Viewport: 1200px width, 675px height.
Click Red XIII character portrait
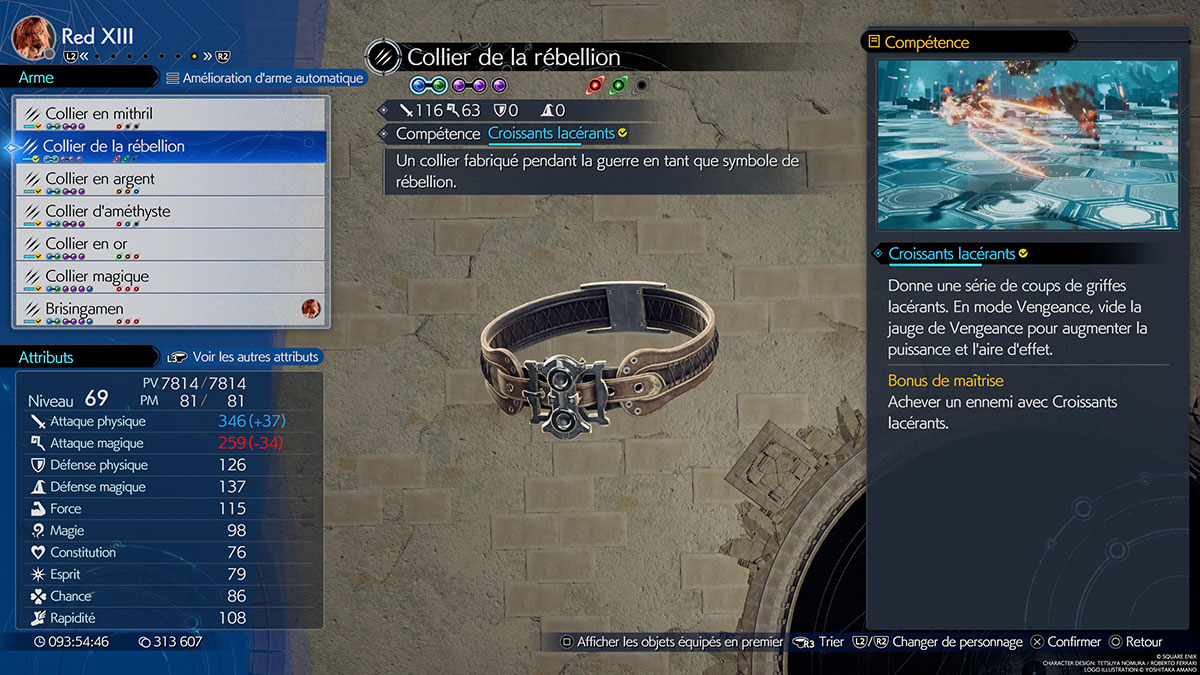tap(32, 38)
